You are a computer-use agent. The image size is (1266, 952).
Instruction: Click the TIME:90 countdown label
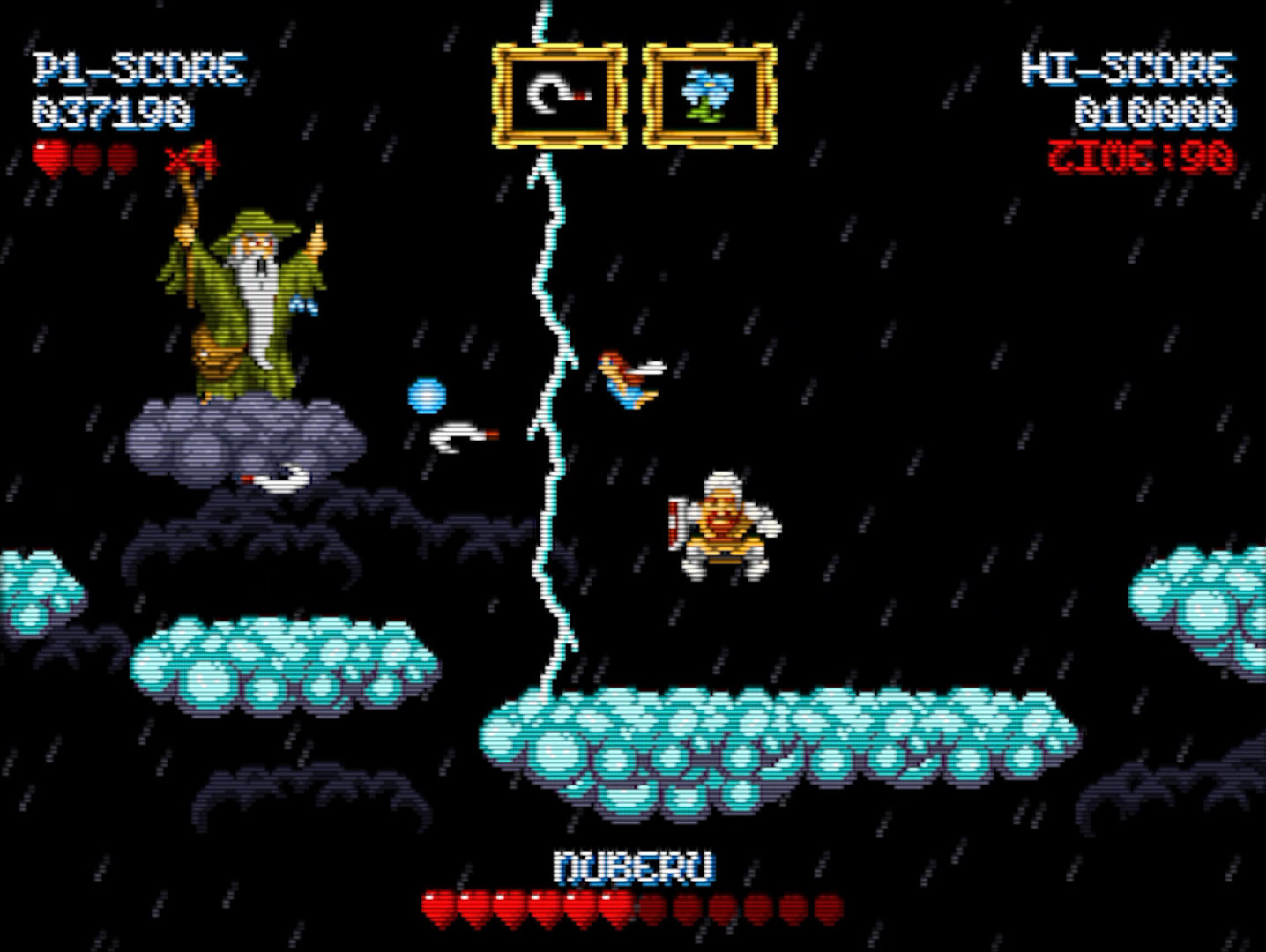click(x=1141, y=152)
